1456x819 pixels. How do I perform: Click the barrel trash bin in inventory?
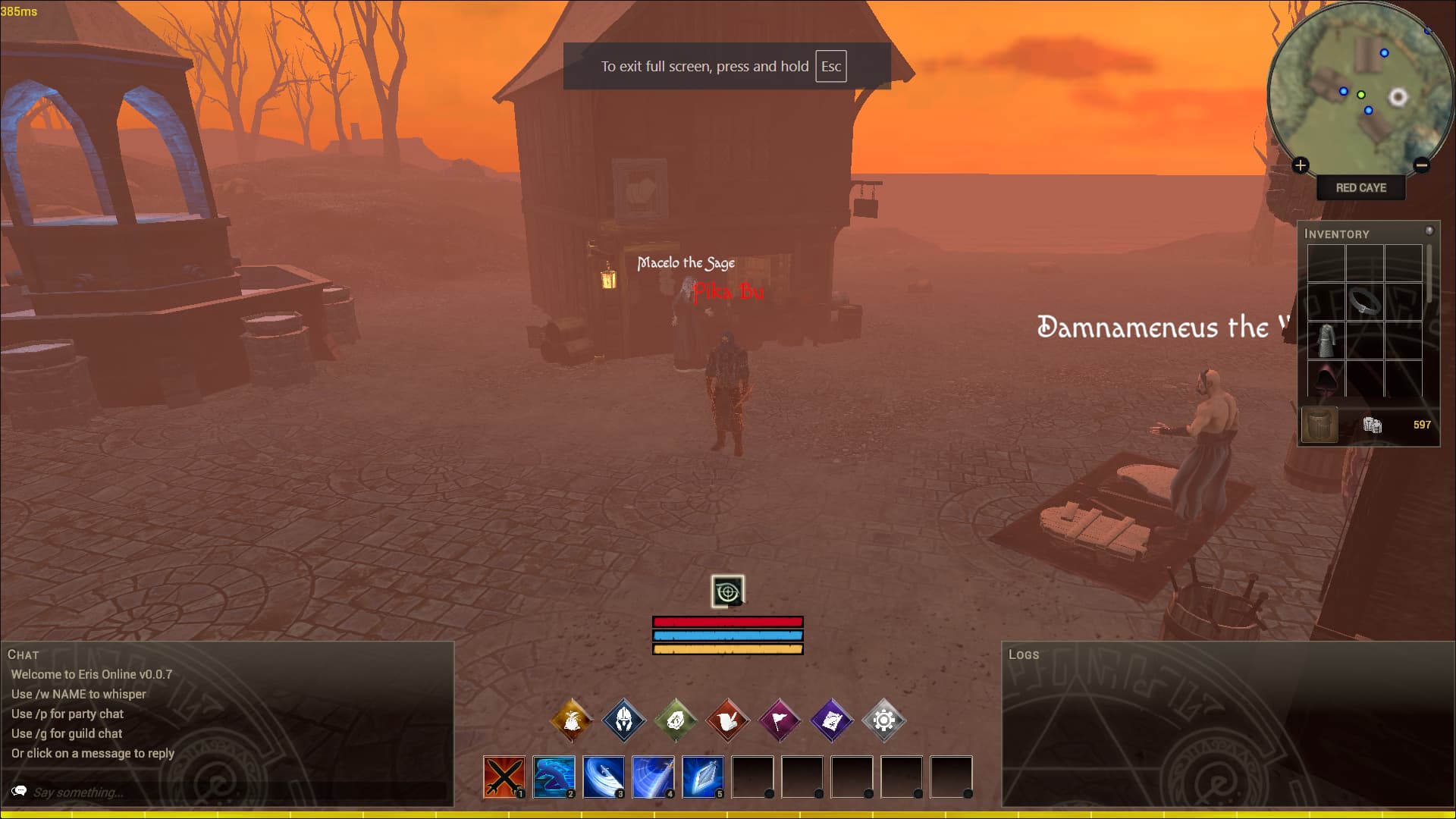pos(1319,425)
